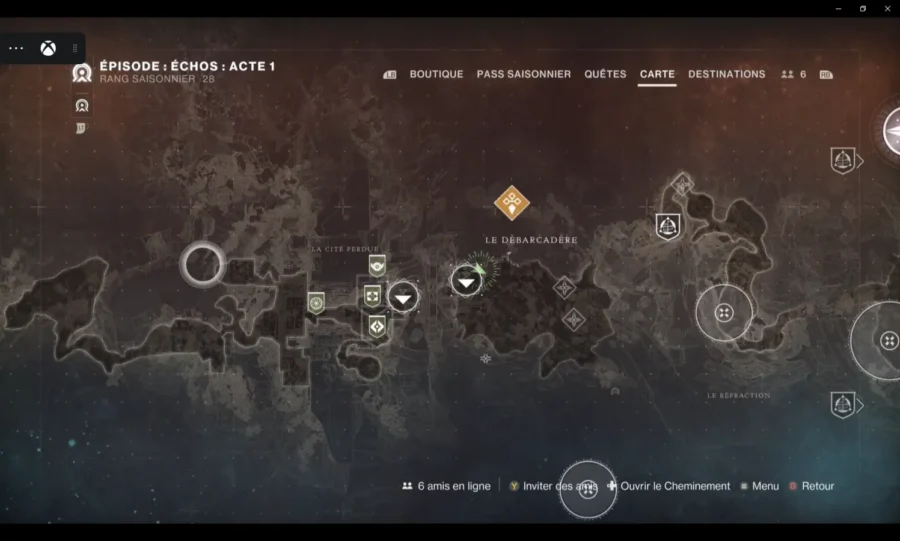The image size is (900, 541).
Task: Open the Quêtes tab
Action: pyautogui.click(x=605, y=74)
